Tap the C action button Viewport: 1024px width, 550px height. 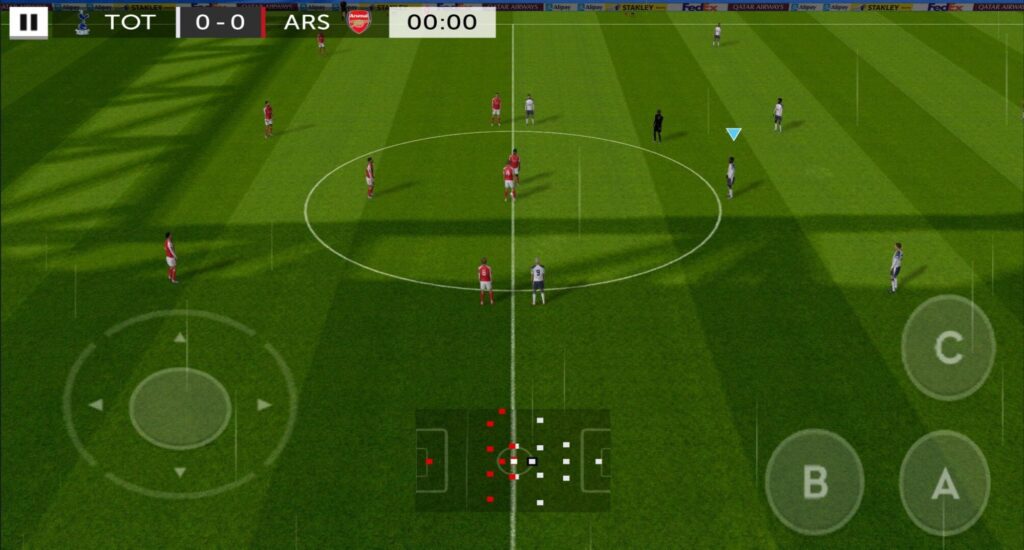pyautogui.click(x=948, y=347)
